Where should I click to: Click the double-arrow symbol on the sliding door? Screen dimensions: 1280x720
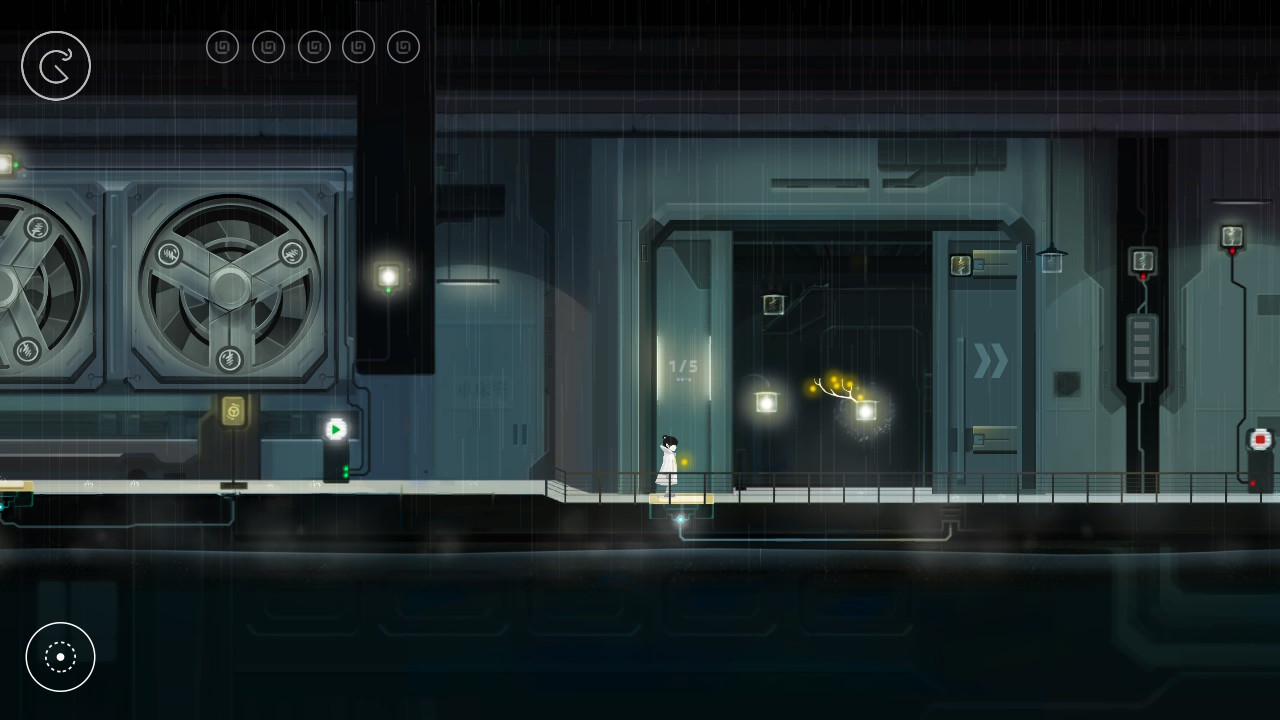[989, 362]
